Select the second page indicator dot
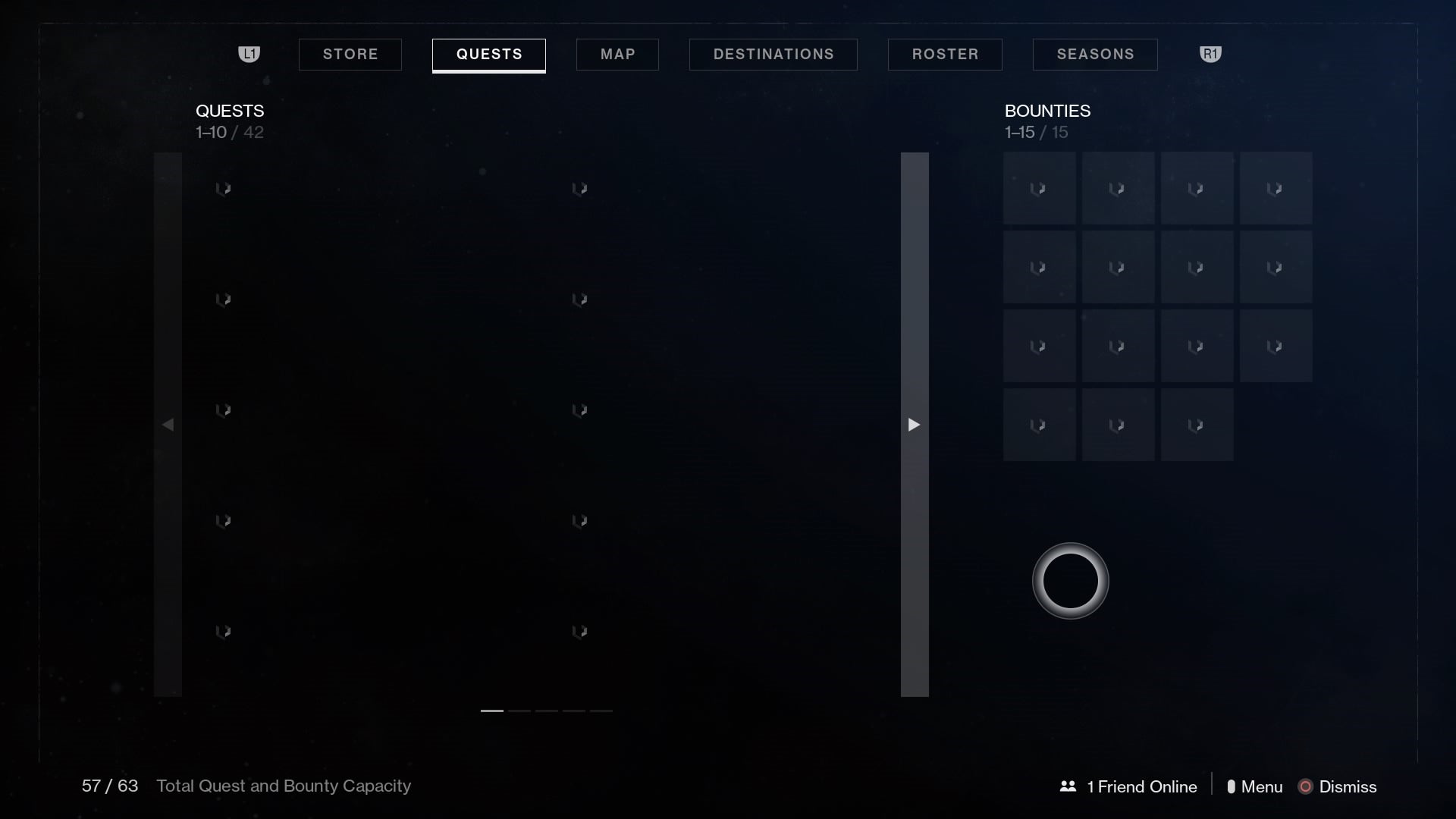Viewport: 1456px width, 819px height. pyautogui.click(x=519, y=711)
